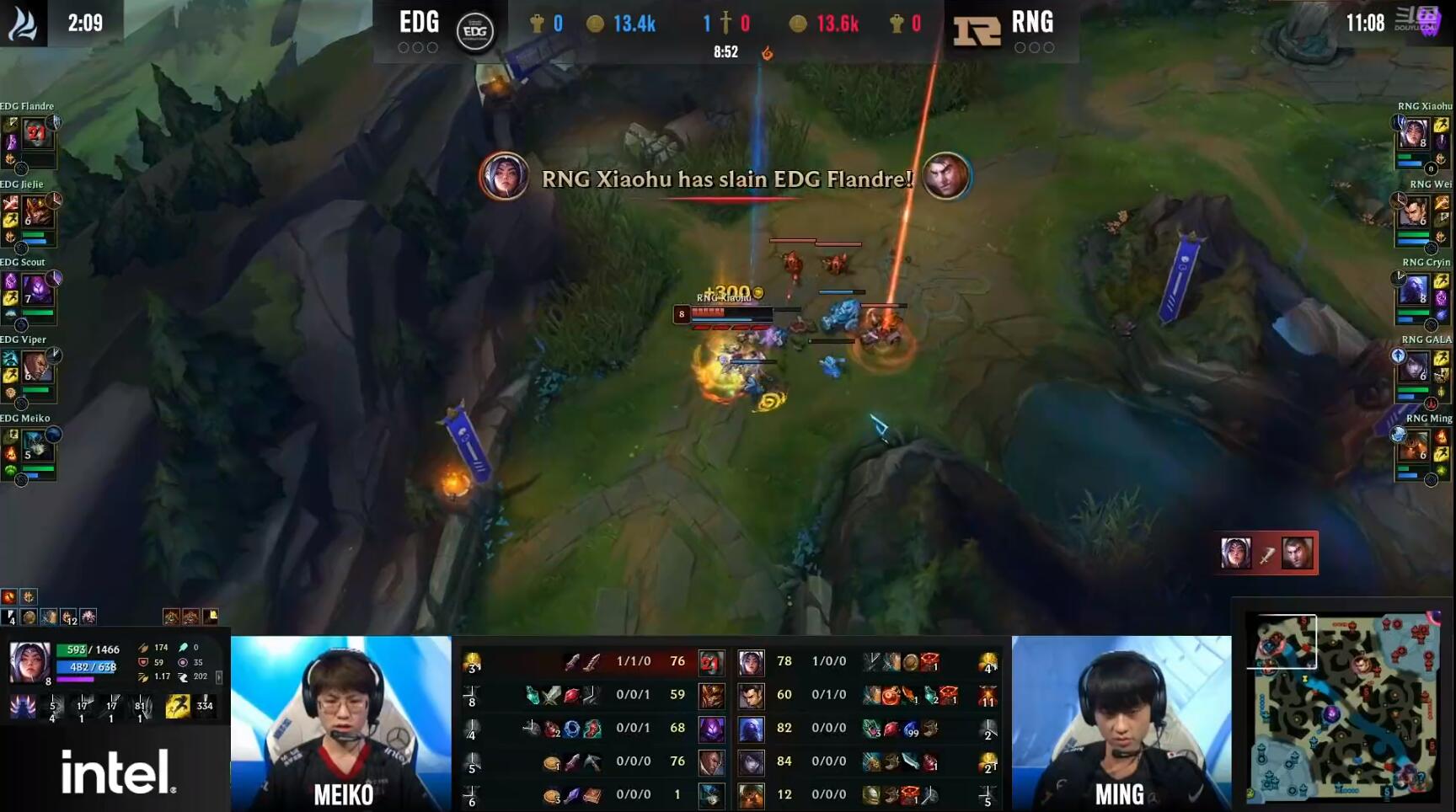The height and width of the screenshot is (812, 1456).
Task: Click Irelia's ultimate ability icon
Action: click(140, 708)
